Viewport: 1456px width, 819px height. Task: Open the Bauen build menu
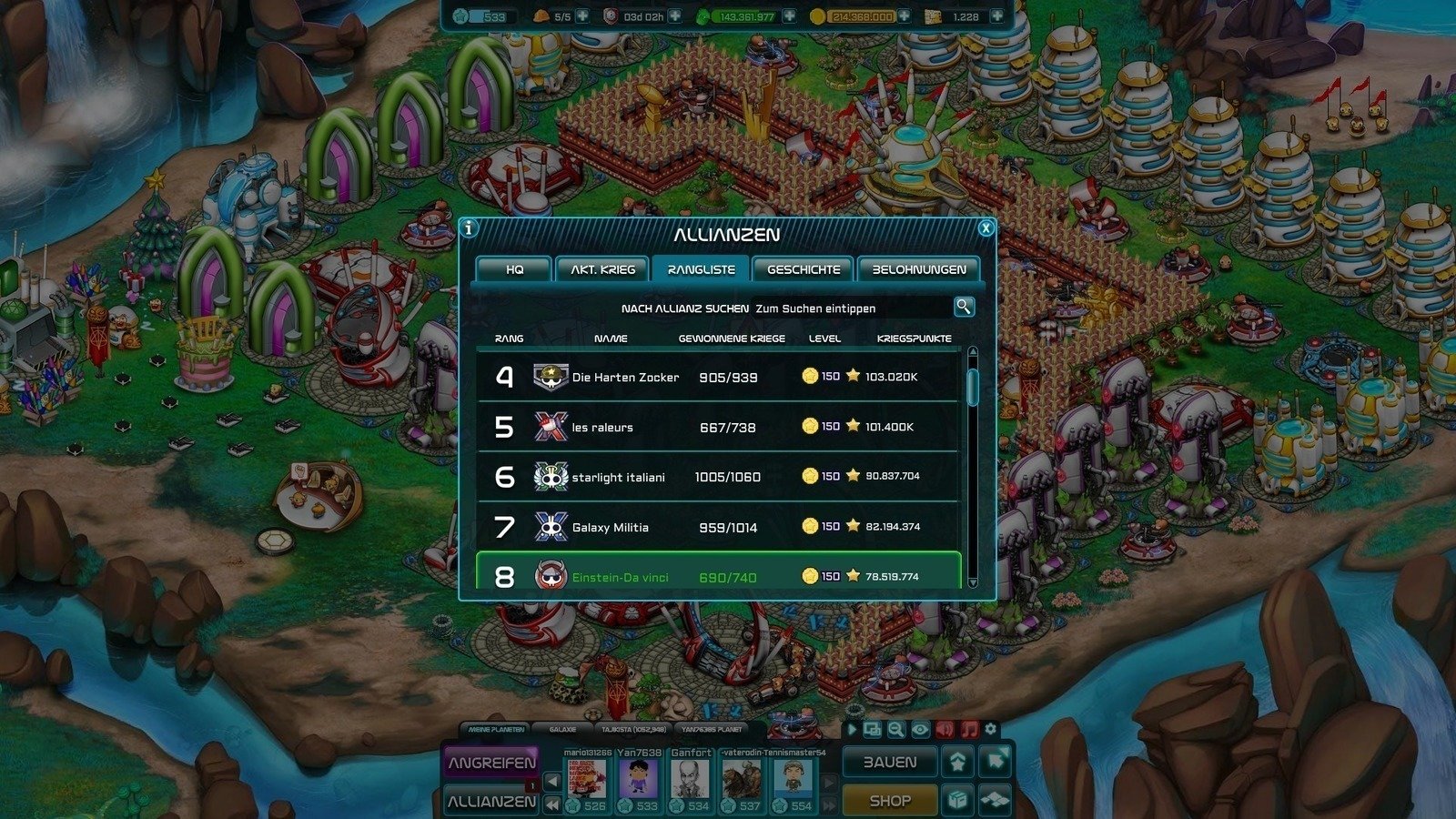[889, 763]
